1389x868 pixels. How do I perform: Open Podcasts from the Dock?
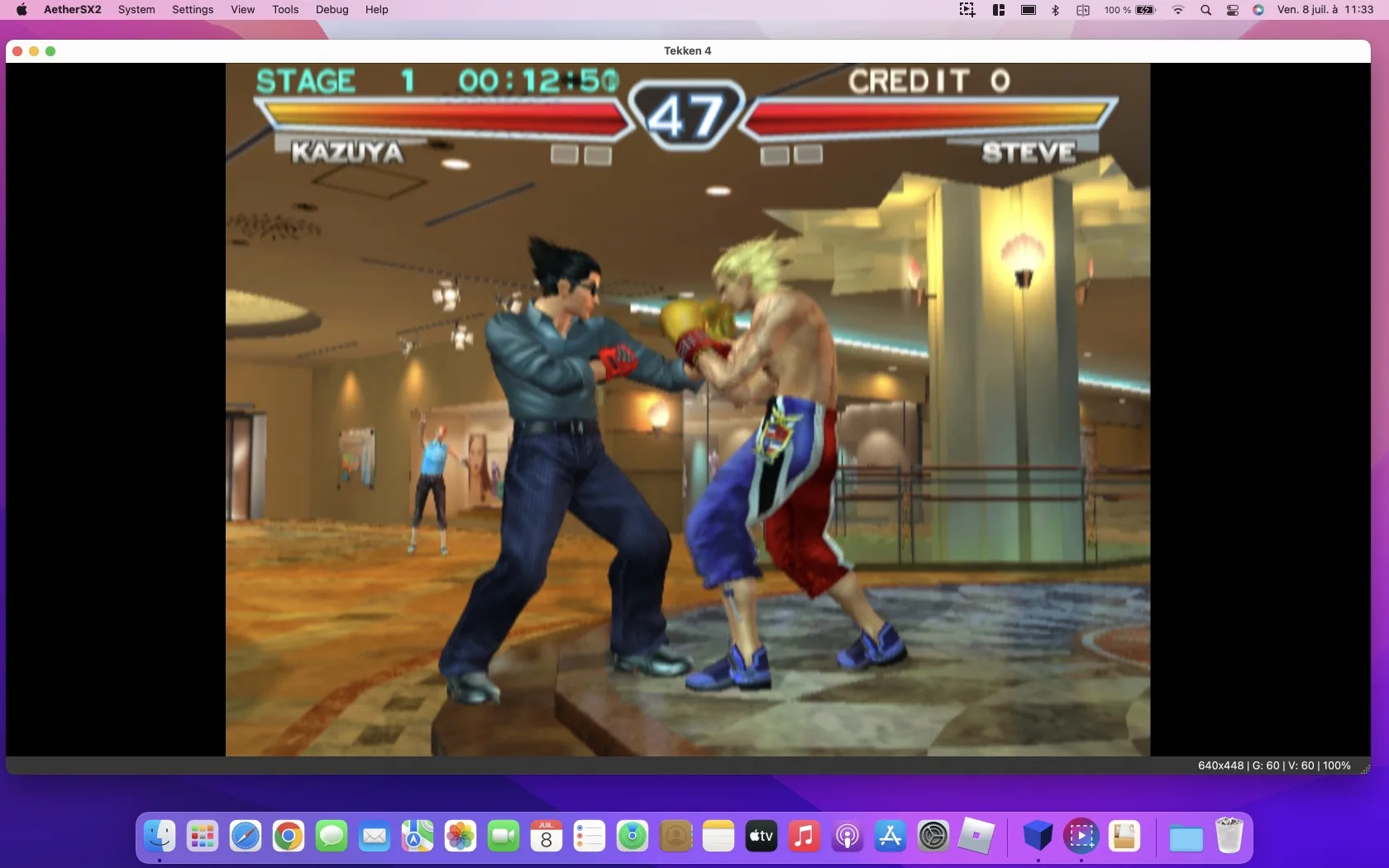click(847, 837)
